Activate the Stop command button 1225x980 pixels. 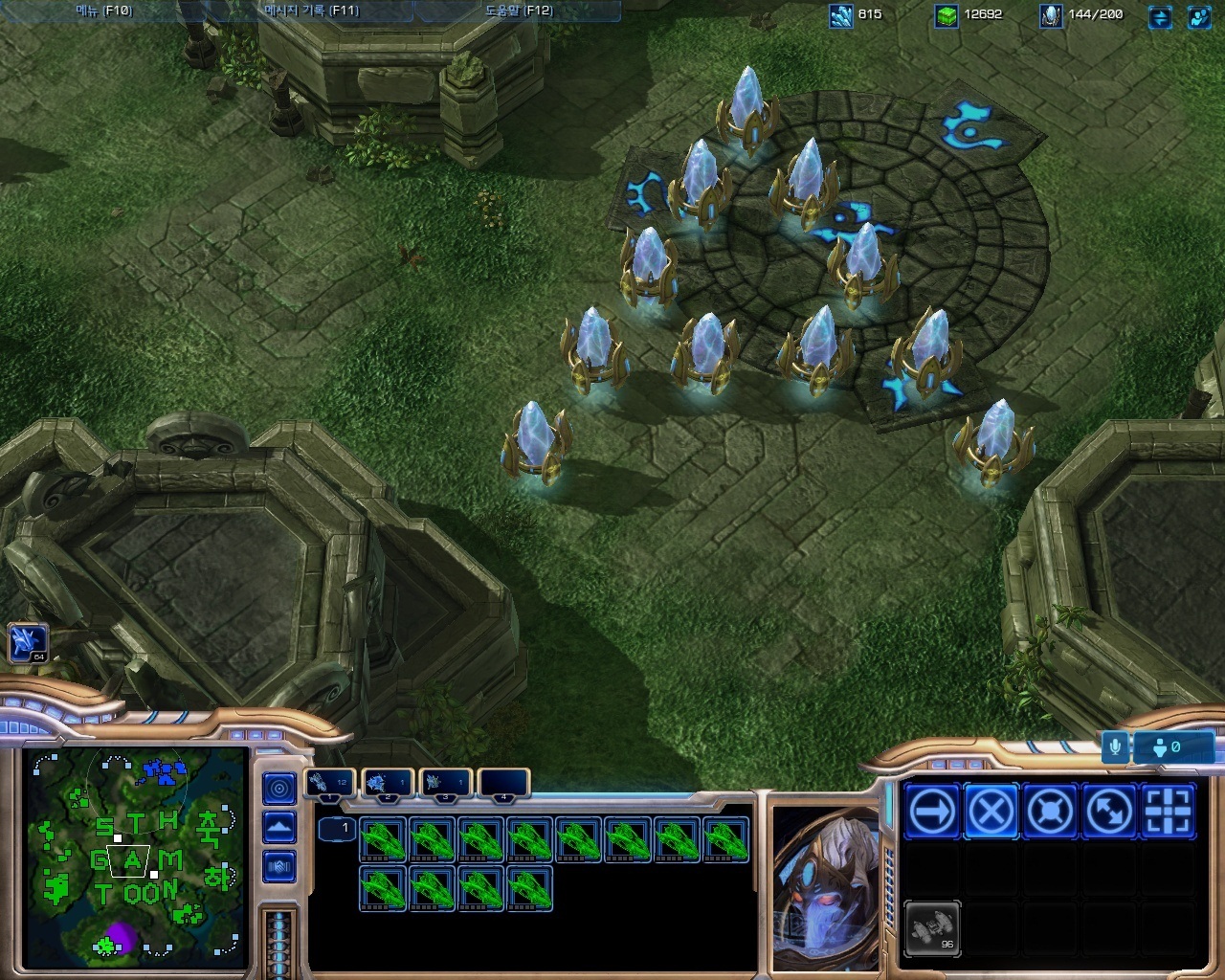[991, 812]
